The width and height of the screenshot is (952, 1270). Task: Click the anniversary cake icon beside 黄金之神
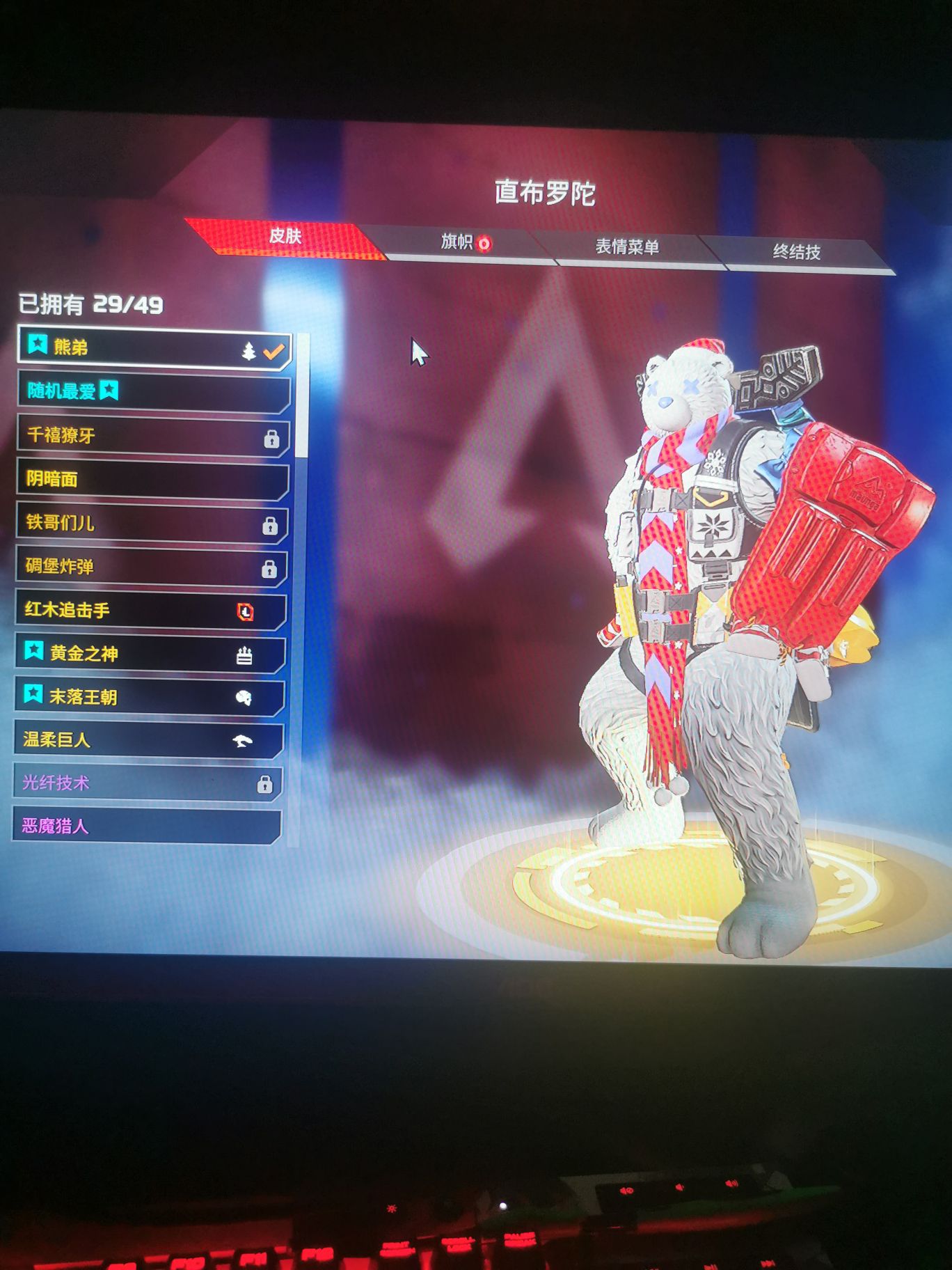tap(244, 654)
